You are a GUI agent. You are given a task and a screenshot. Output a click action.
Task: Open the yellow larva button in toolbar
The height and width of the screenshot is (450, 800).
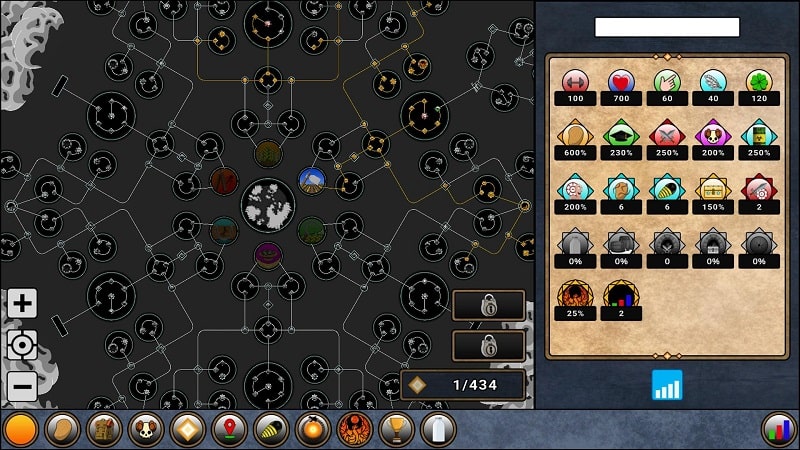point(272,430)
